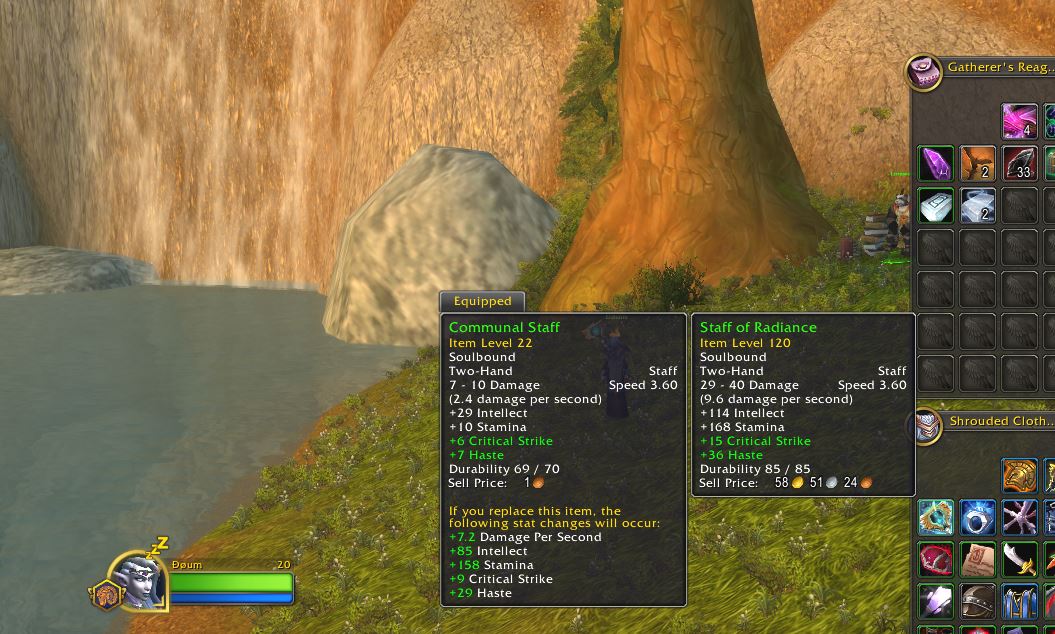Select the purple crystal shard item
The image size is (1055, 634).
[x=936, y=163]
